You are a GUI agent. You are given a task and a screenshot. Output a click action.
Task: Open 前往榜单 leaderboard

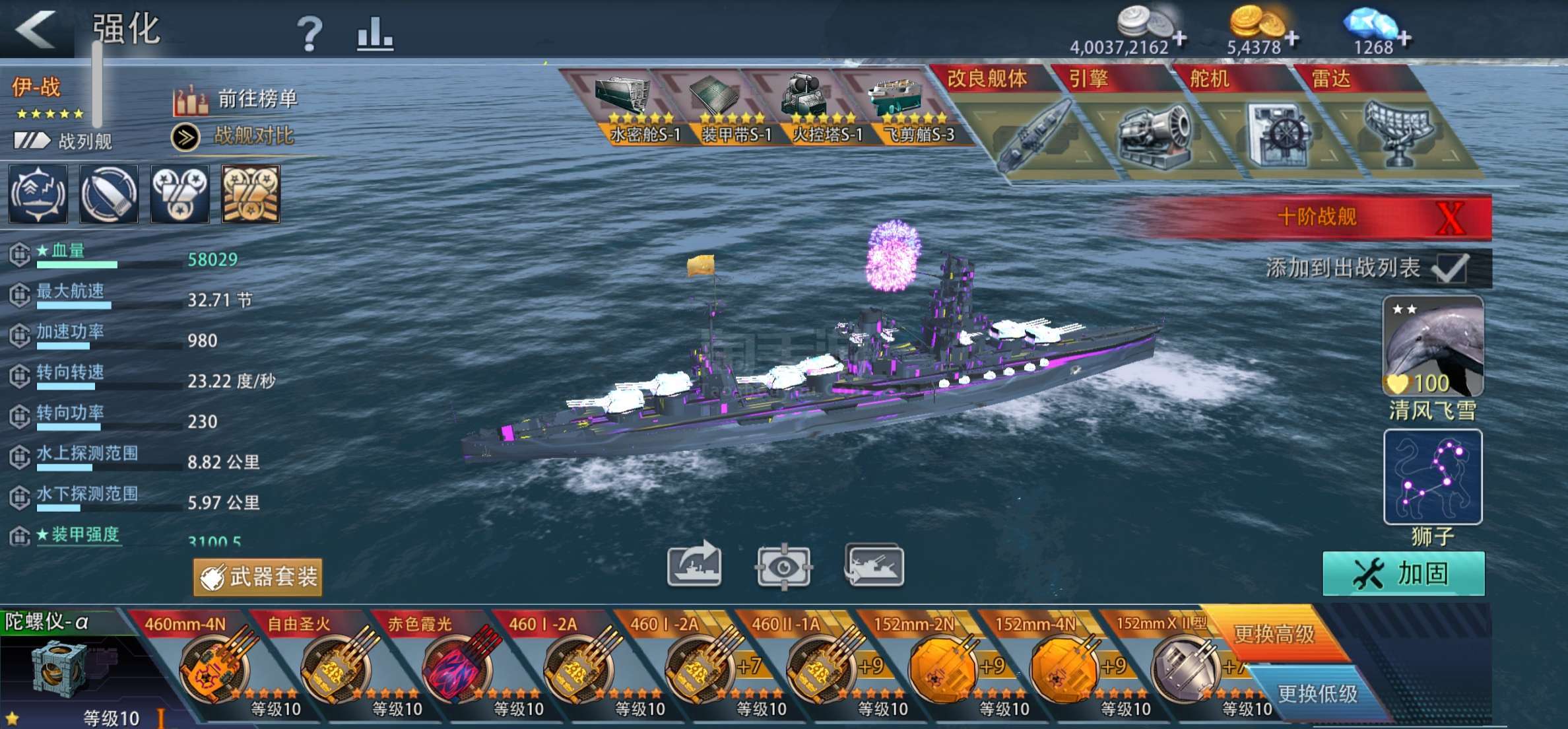click(x=236, y=100)
